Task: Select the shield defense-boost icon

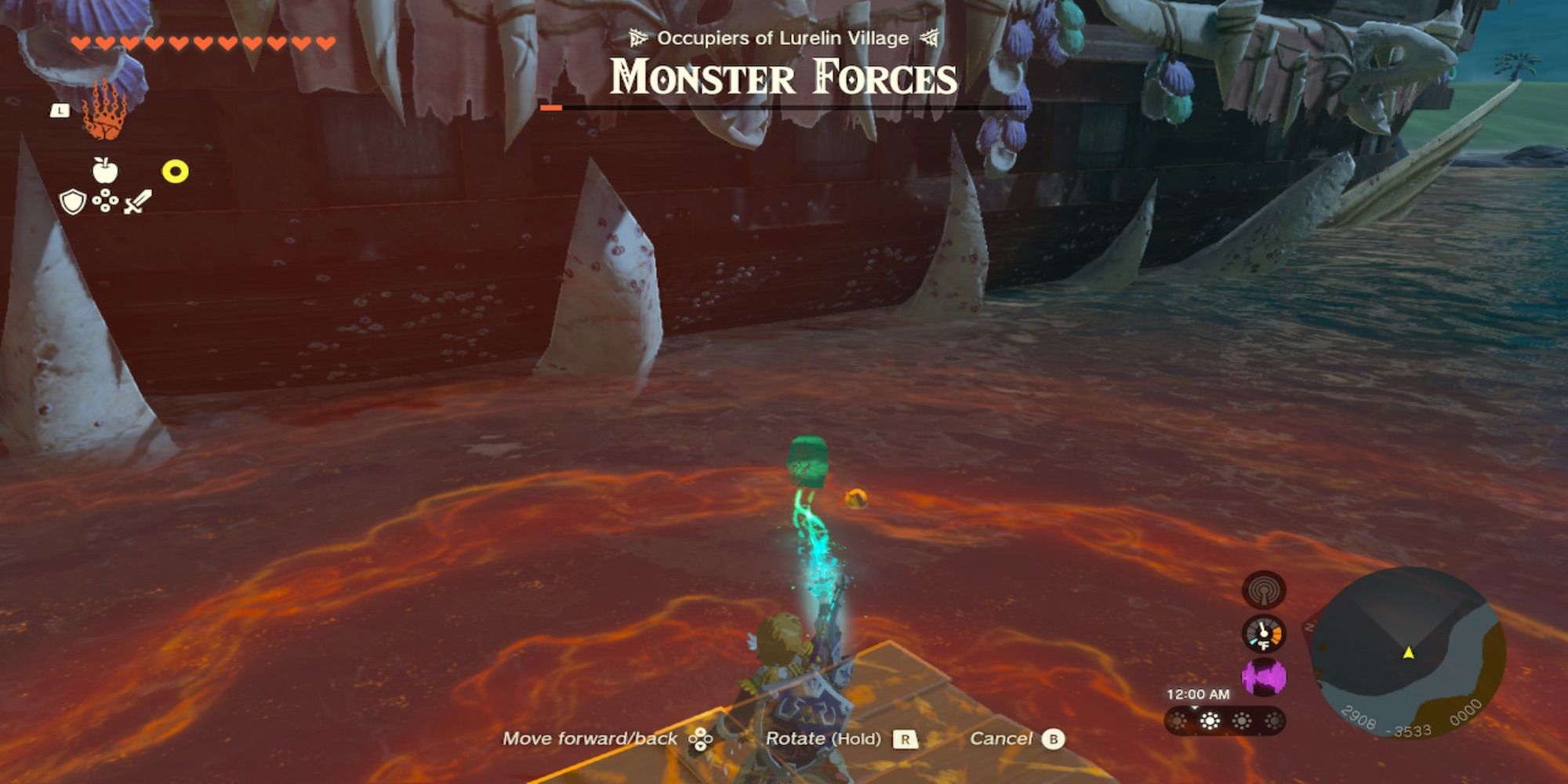Action: [71, 203]
